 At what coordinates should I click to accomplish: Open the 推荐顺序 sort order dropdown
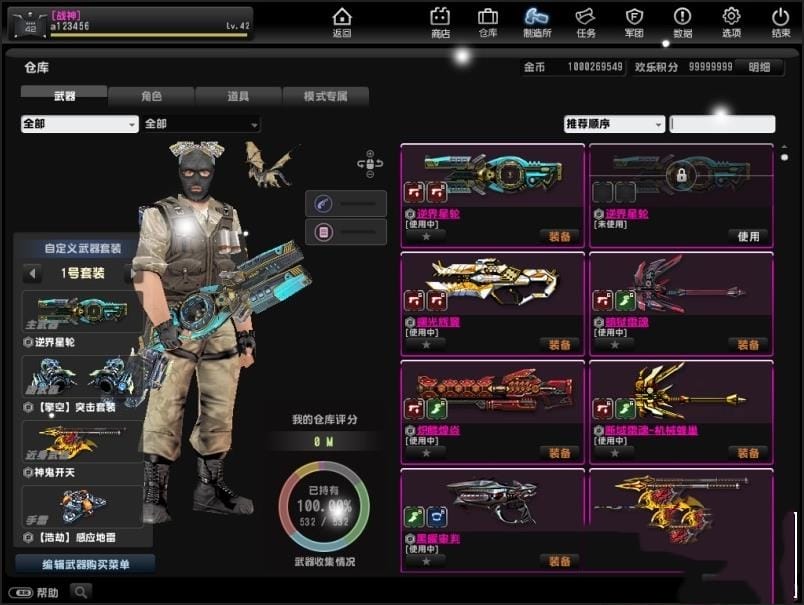614,124
